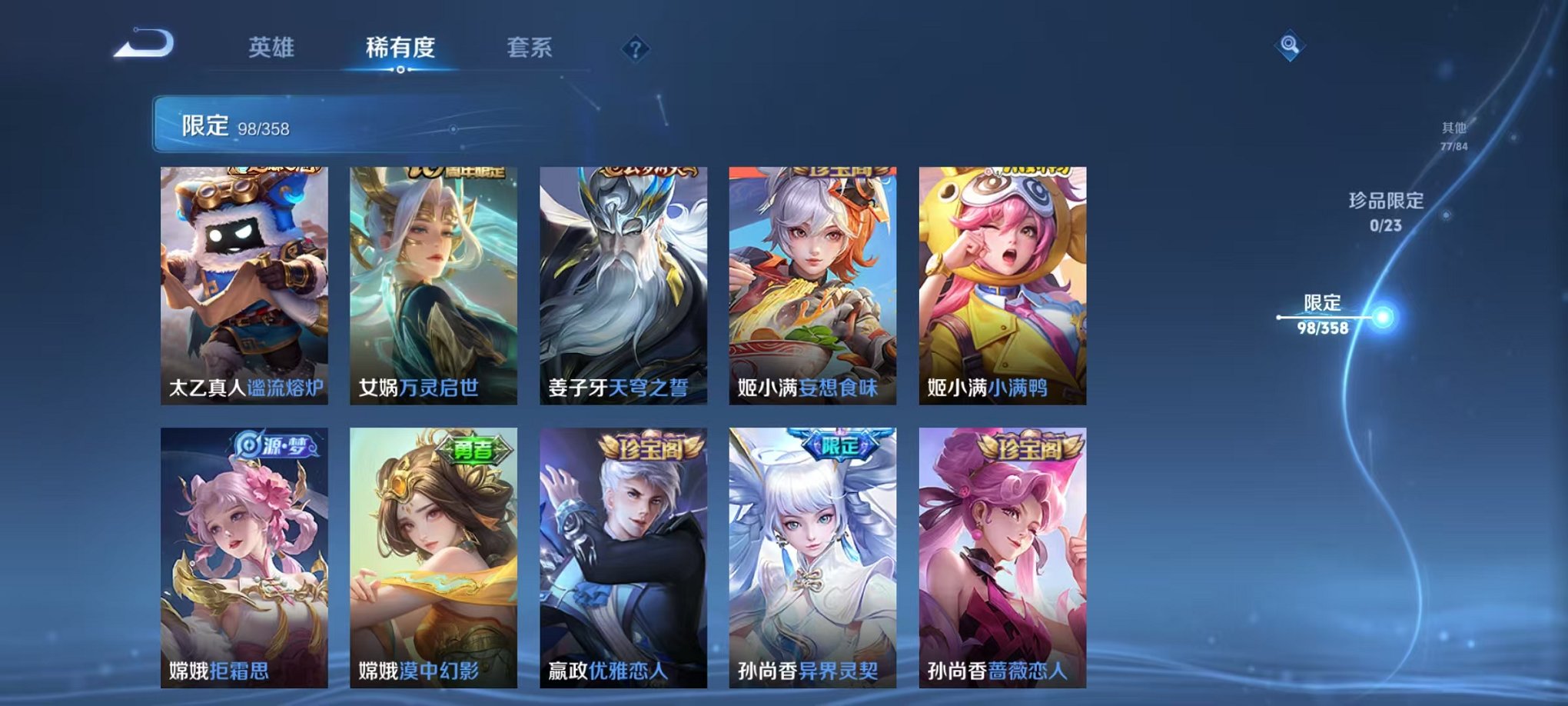Switch to the 英雄 tab
The width and height of the screenshot is (1568, 706).
coord(271,47)
